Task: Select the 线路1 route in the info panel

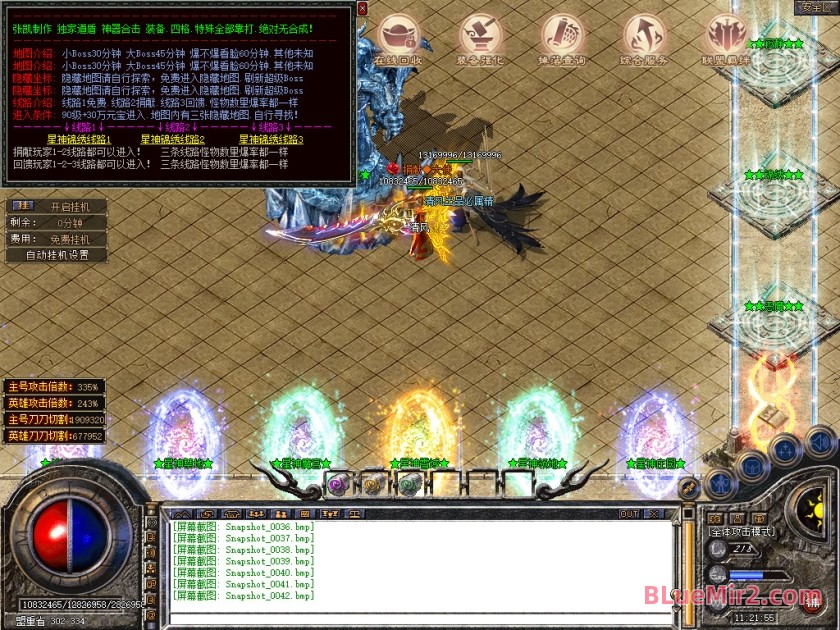Action: click(78, 139)
